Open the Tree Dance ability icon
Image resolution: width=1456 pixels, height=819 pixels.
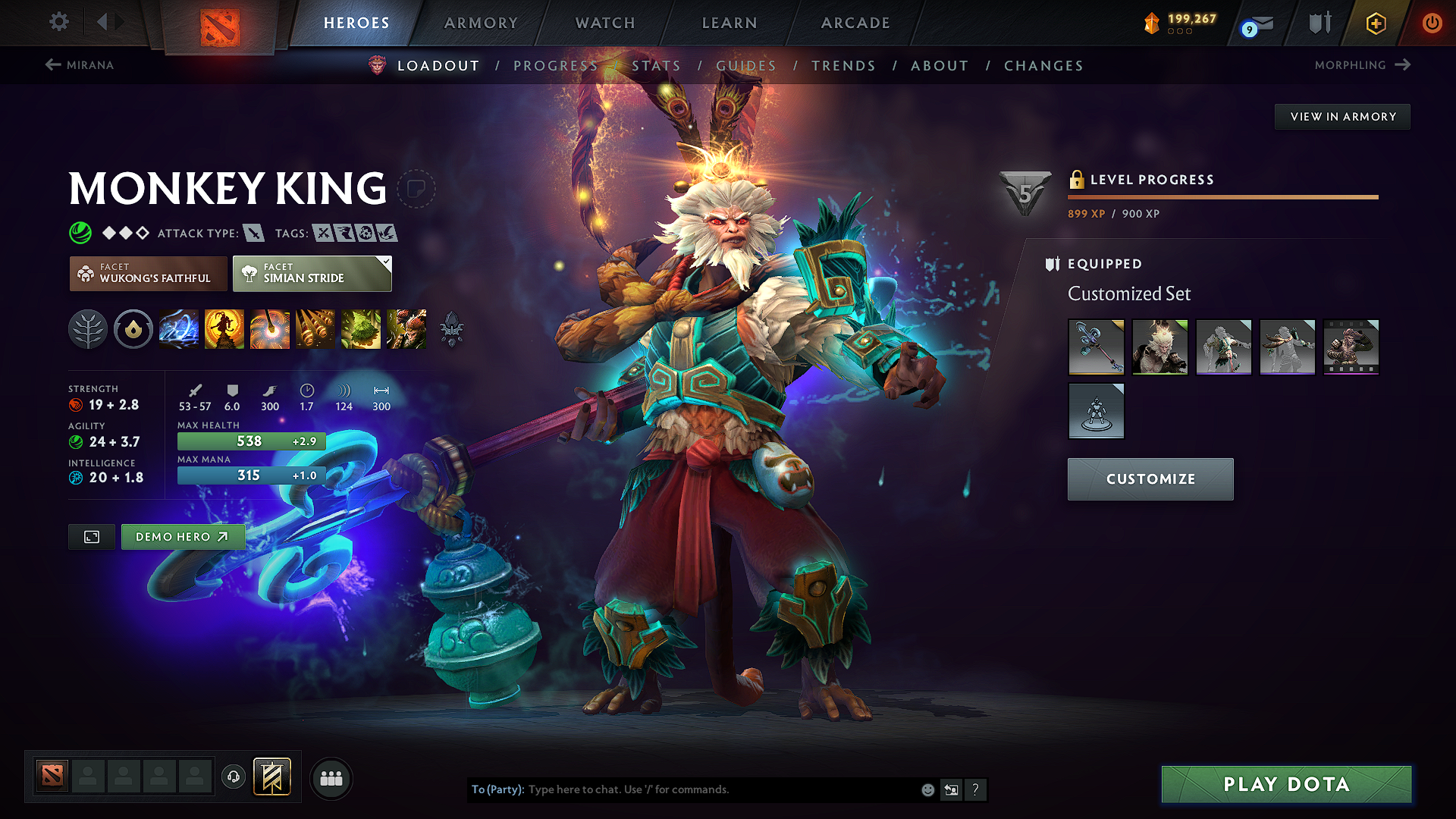[x=224, y=329]
